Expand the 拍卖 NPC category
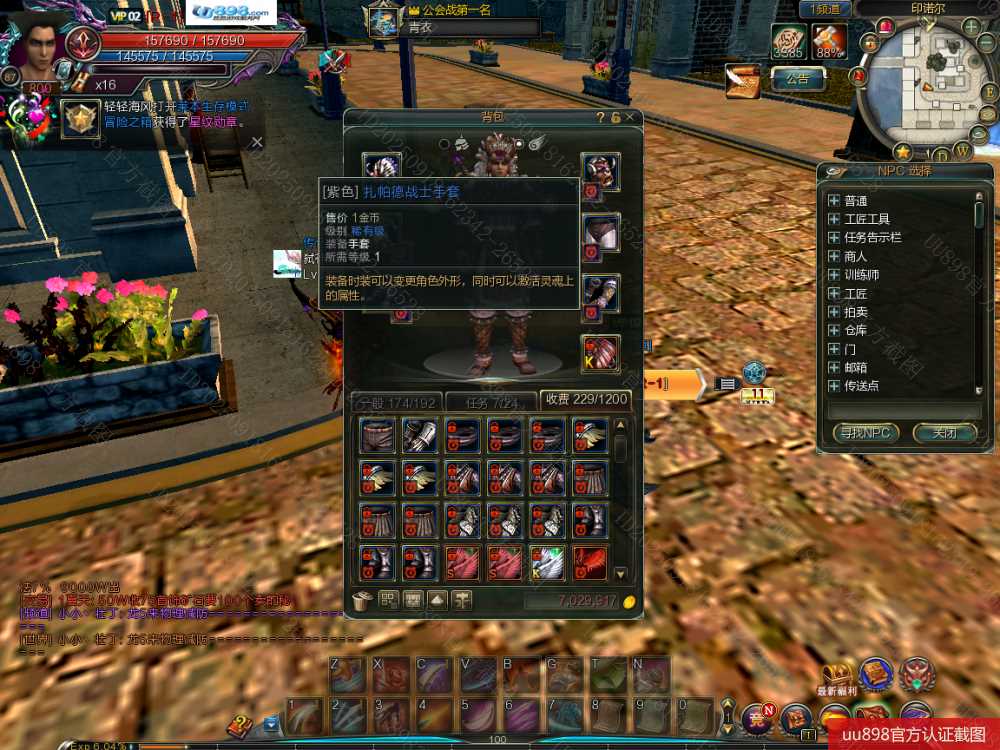This screenshot has width=1000, height=750. click(833, 312)
